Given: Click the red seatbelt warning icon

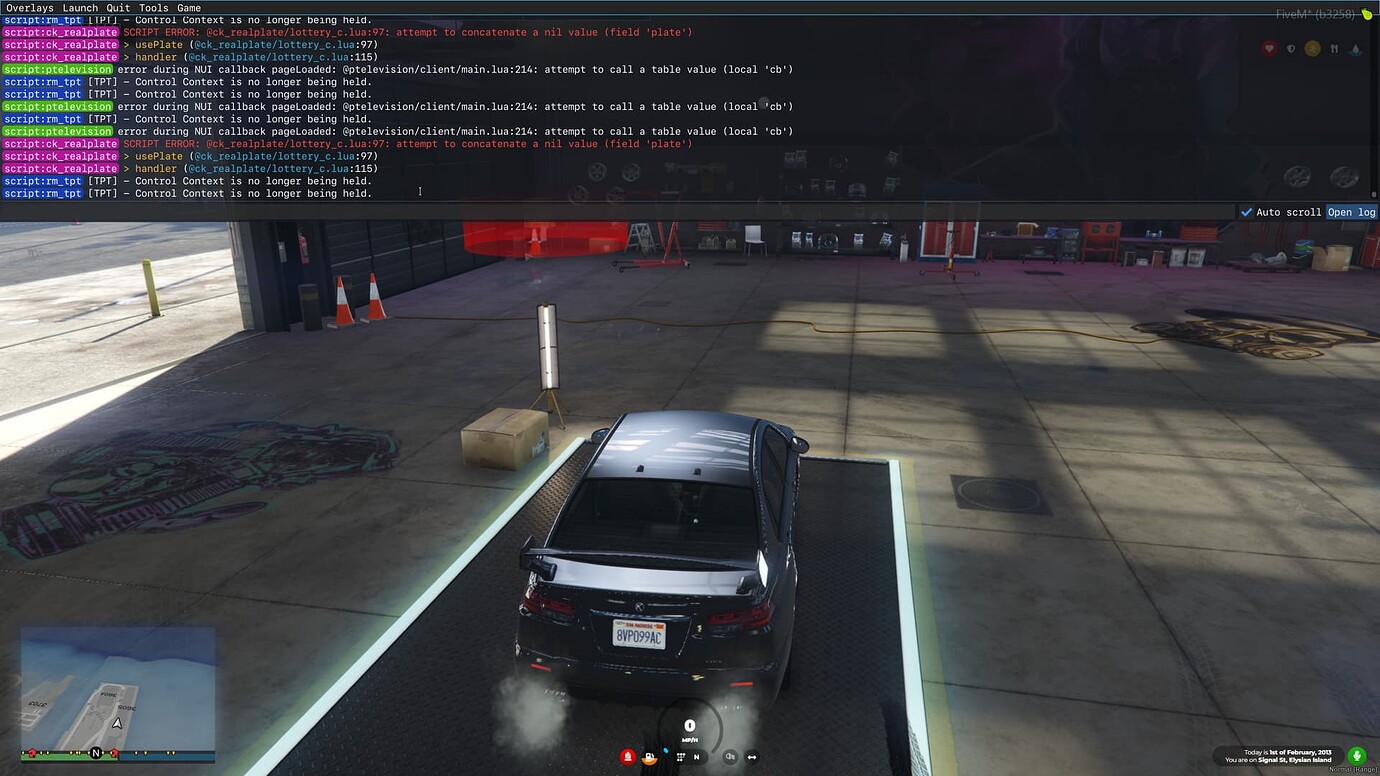Looking at the screenshot, I should coord(628,756).
